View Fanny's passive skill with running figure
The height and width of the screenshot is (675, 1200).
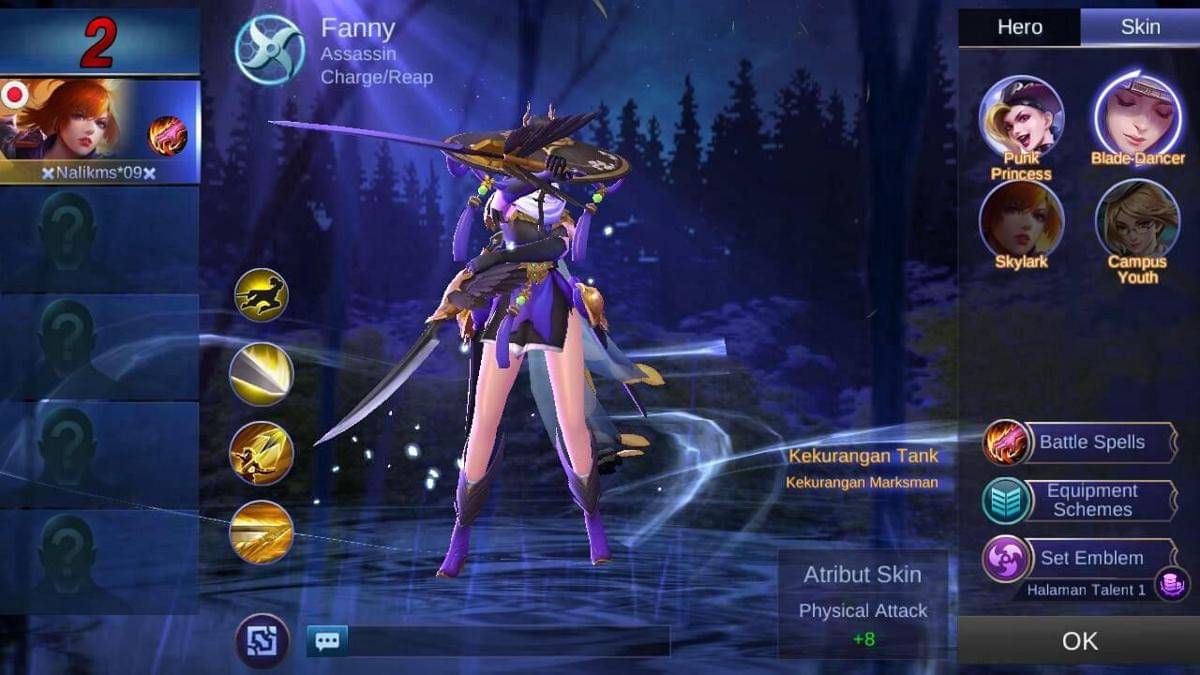[261, 295]
